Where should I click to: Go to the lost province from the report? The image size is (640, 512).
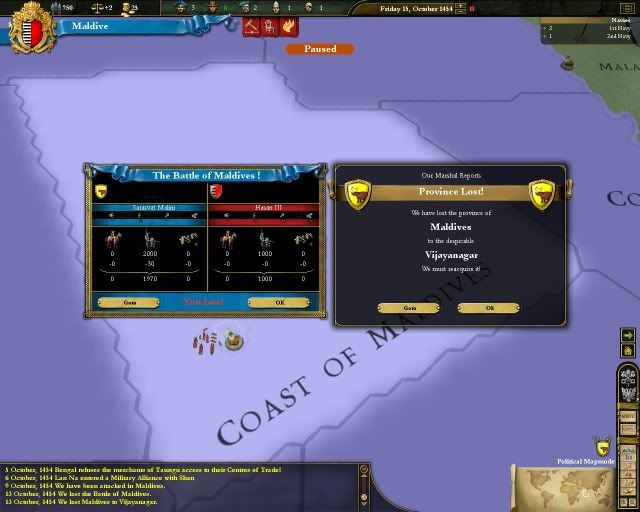pos(410,308)
